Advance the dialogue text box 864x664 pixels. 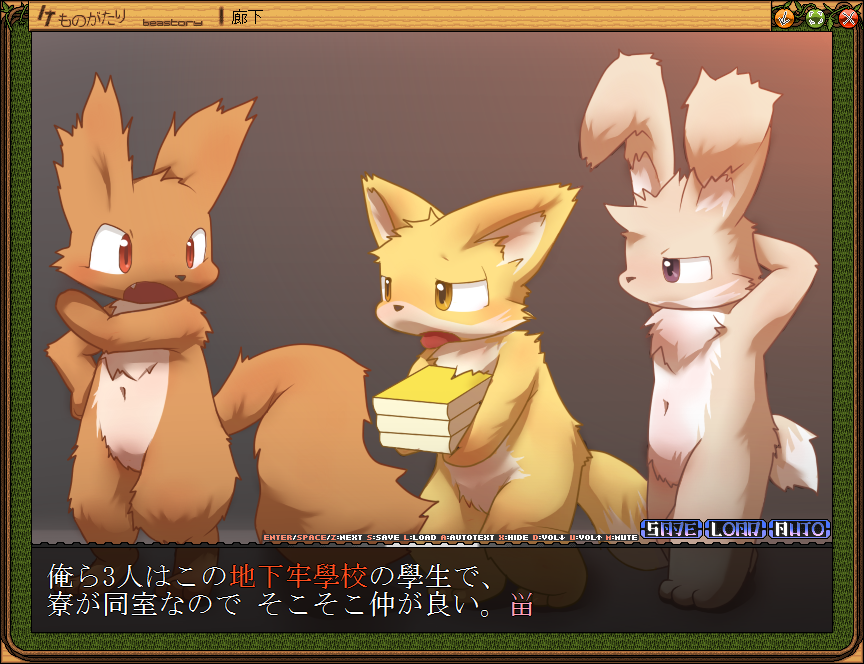(x=431, y=590)
